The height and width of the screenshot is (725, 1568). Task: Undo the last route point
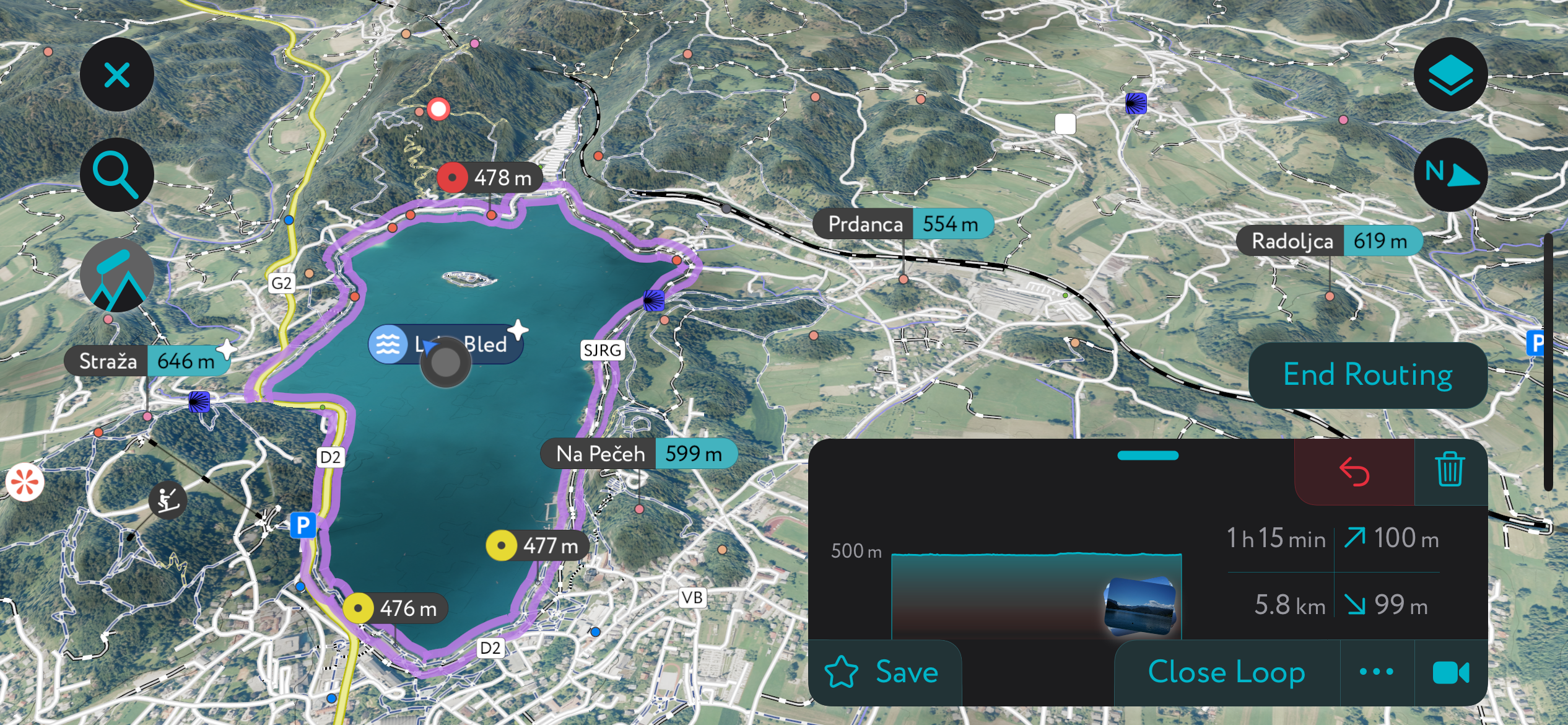(x=1354, y=472)
